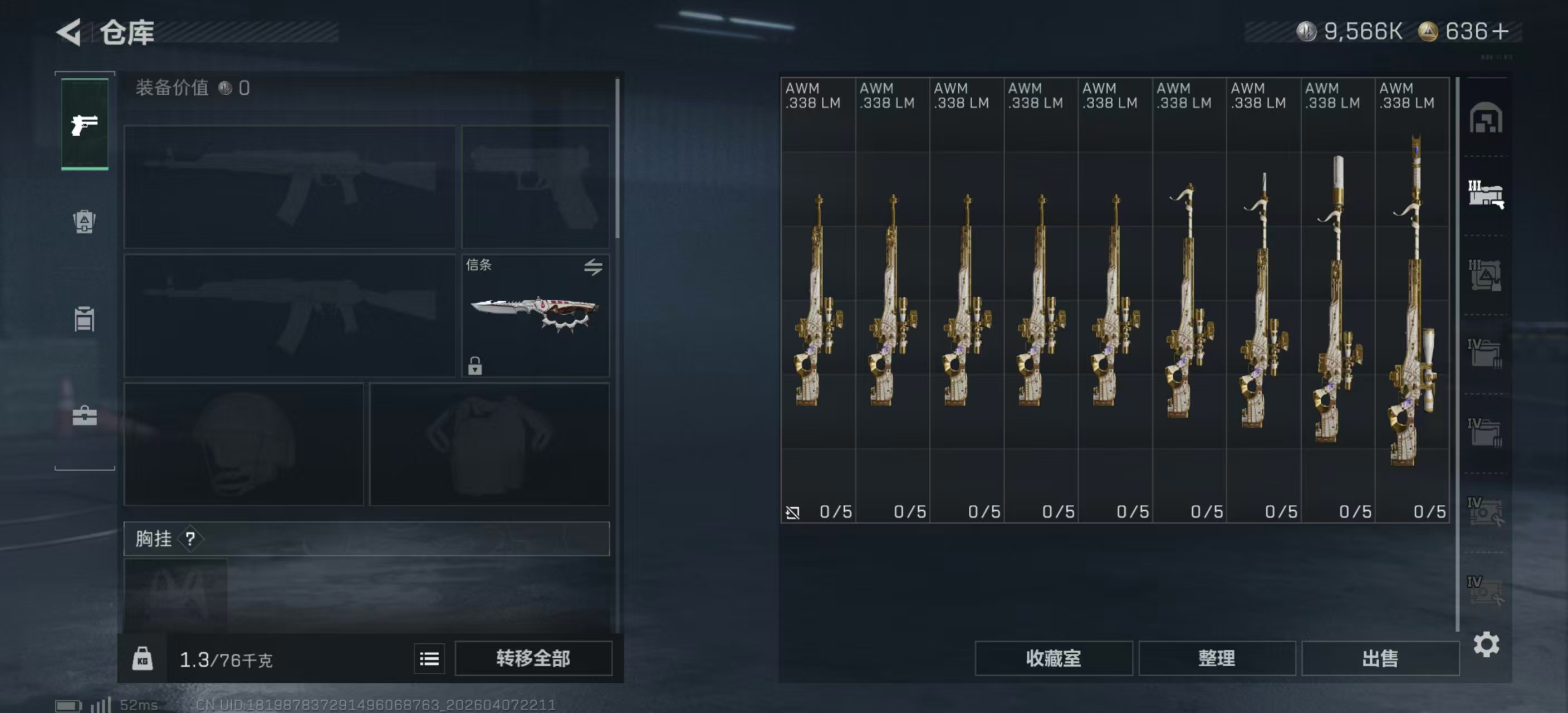Toggle the weight lock KG icon
Image resolution: width=1568 pixels, height=713 pixels.
click(x=143, y=658)
